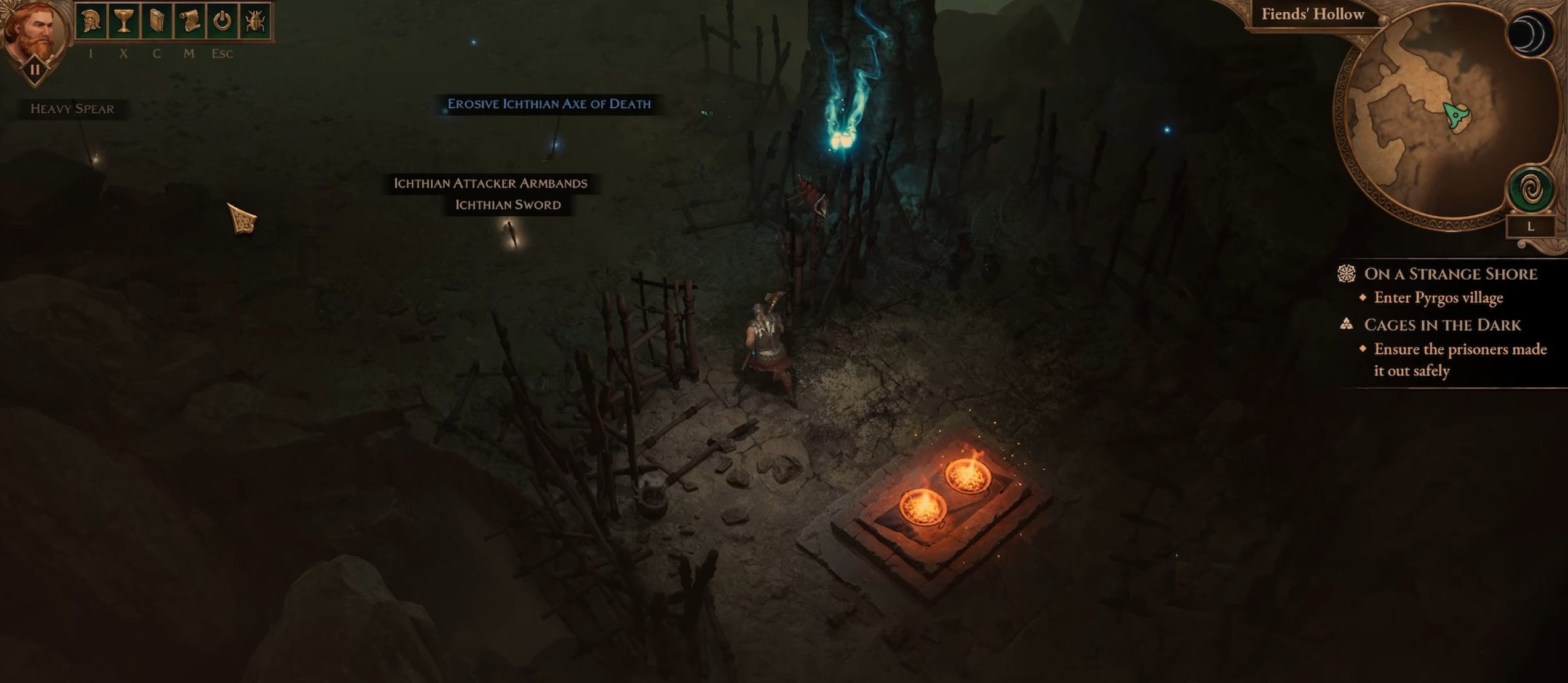Report a bug with the beetle icon

pos(254,22)
